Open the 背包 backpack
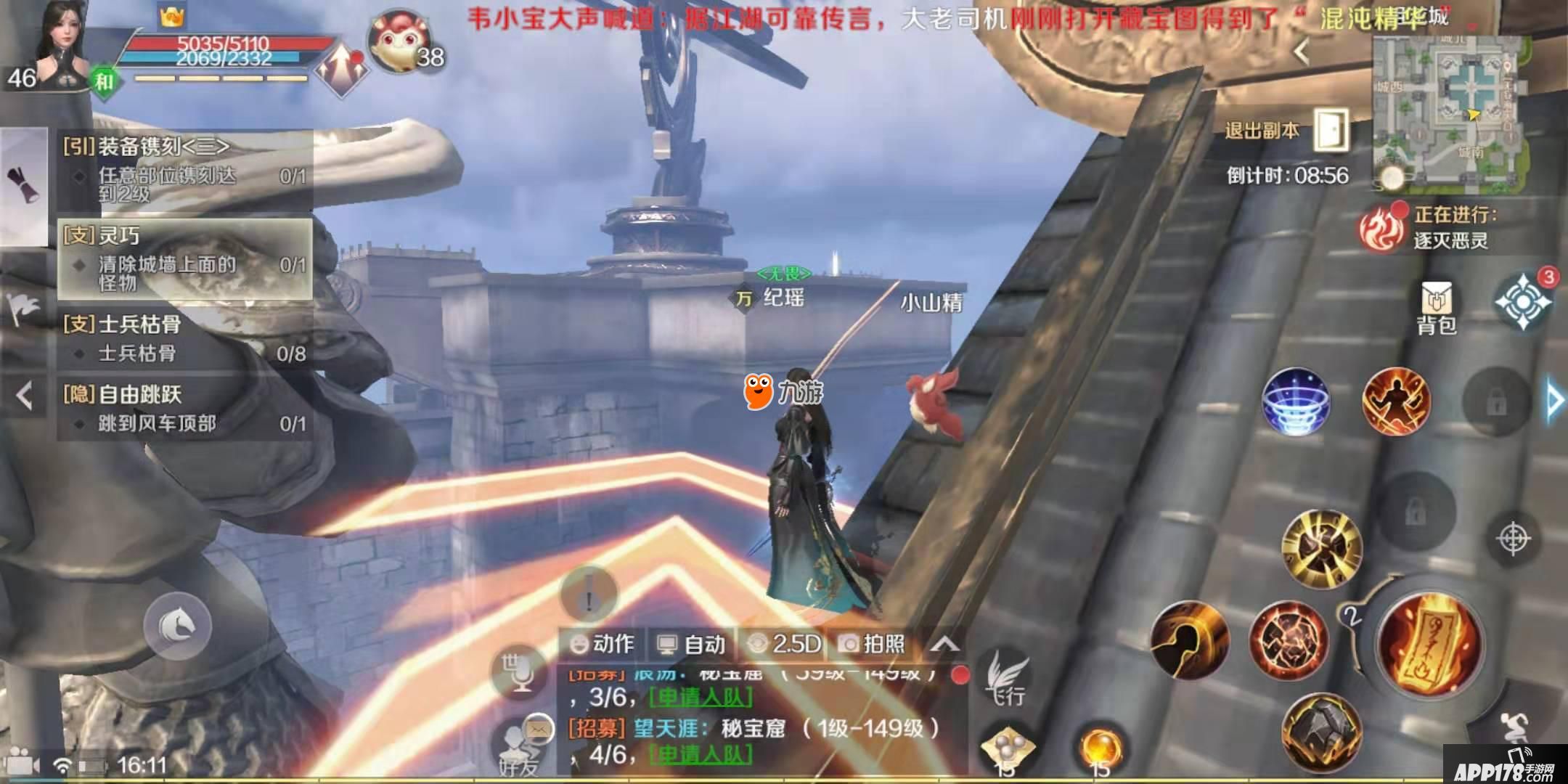This screenshot has height=784, width=1568. coord(1436,309)
